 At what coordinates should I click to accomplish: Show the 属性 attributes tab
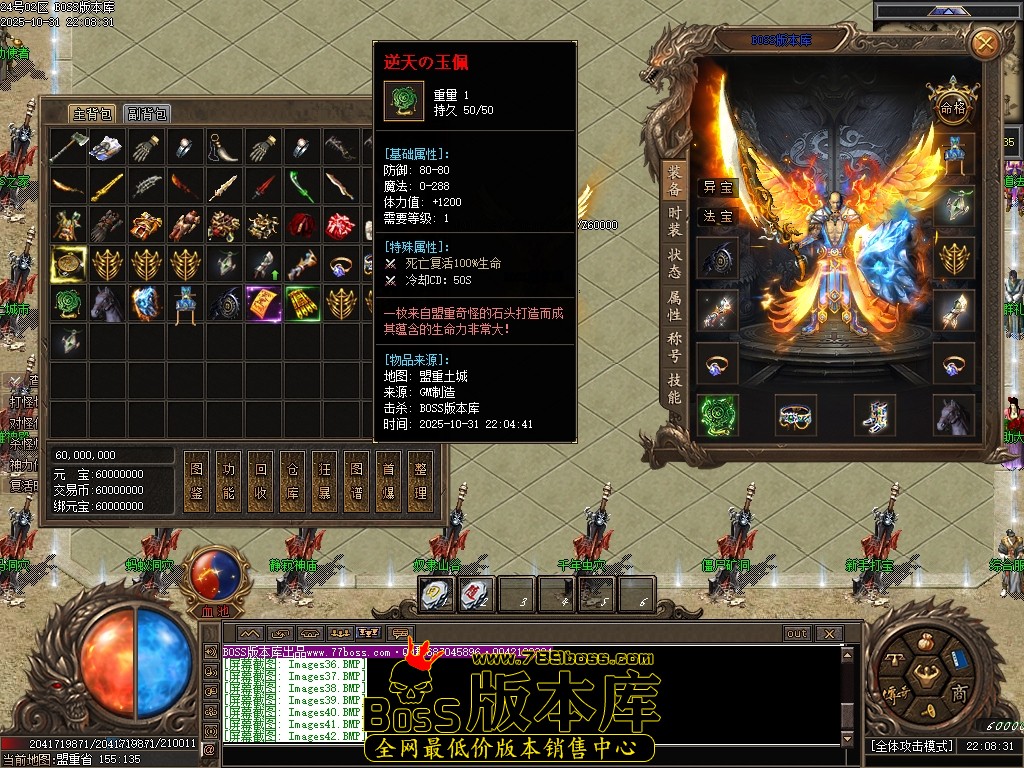pyautogui.click(x=675, y=305)
